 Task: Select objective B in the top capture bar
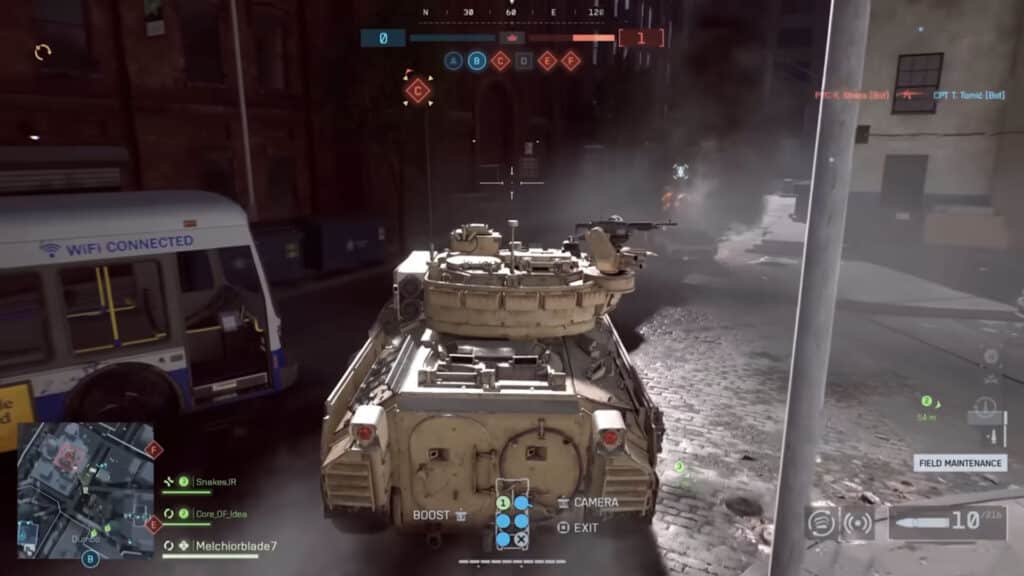click(x=477, y=61)
